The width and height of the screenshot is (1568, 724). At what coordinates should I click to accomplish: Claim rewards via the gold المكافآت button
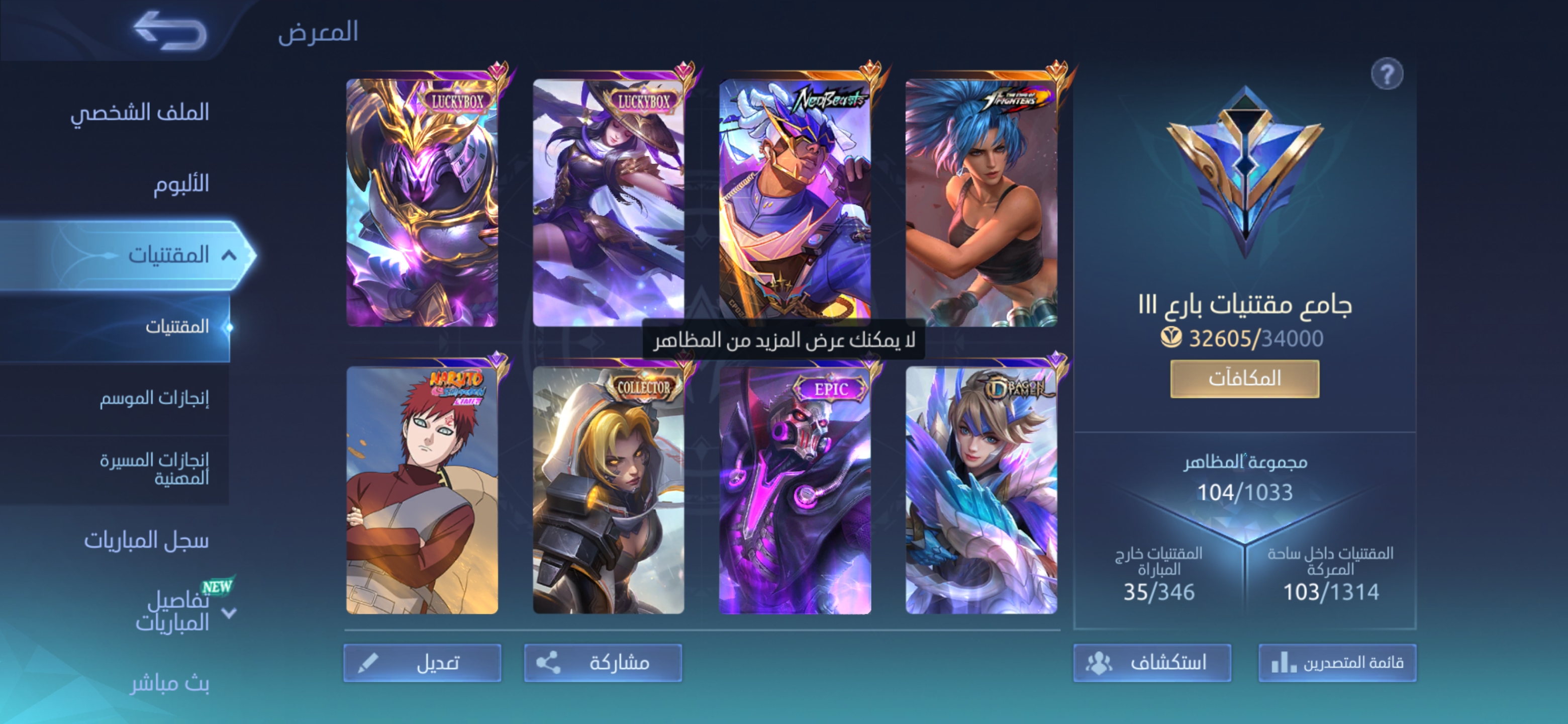[x=1244, y=379]
